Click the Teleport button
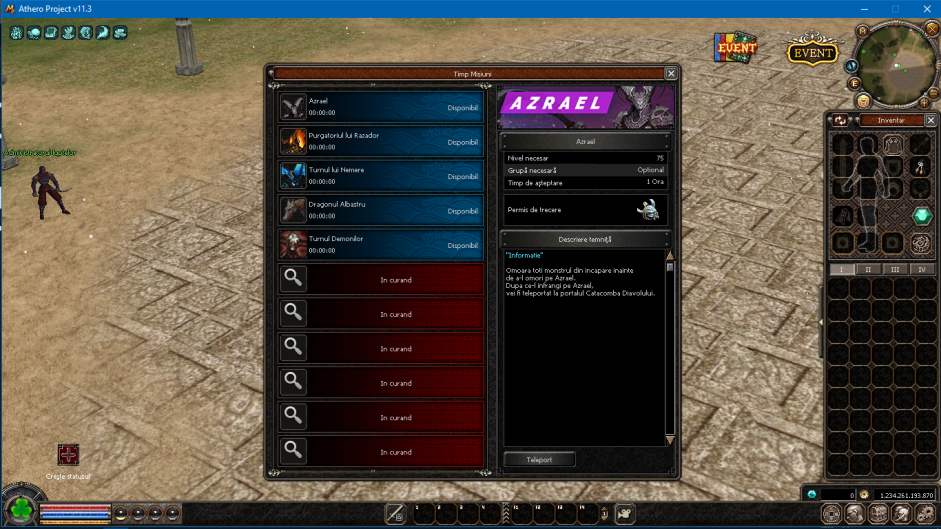This screenshot has height=529, width=941. [539, 459]
